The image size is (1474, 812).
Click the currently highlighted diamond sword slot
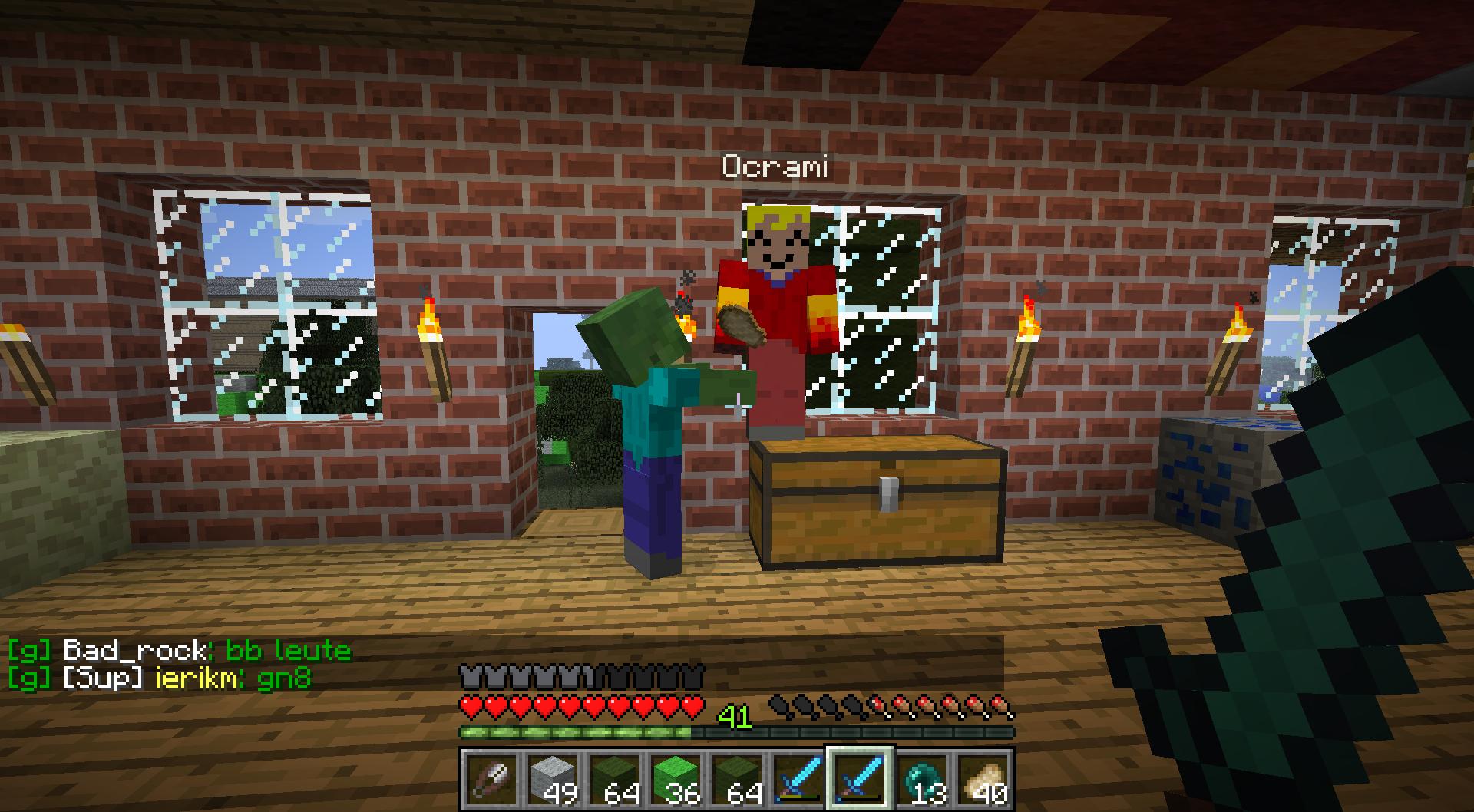860,777
